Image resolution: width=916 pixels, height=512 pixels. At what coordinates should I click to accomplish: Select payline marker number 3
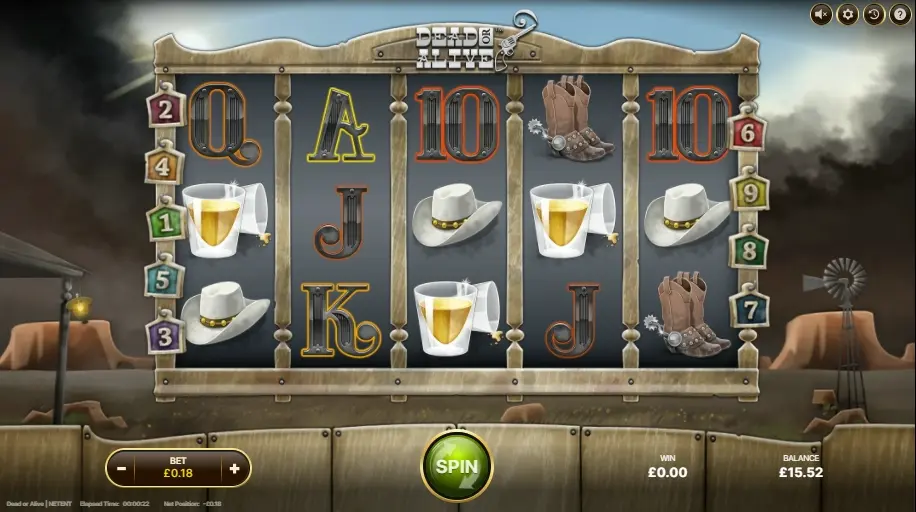(165, 335)
